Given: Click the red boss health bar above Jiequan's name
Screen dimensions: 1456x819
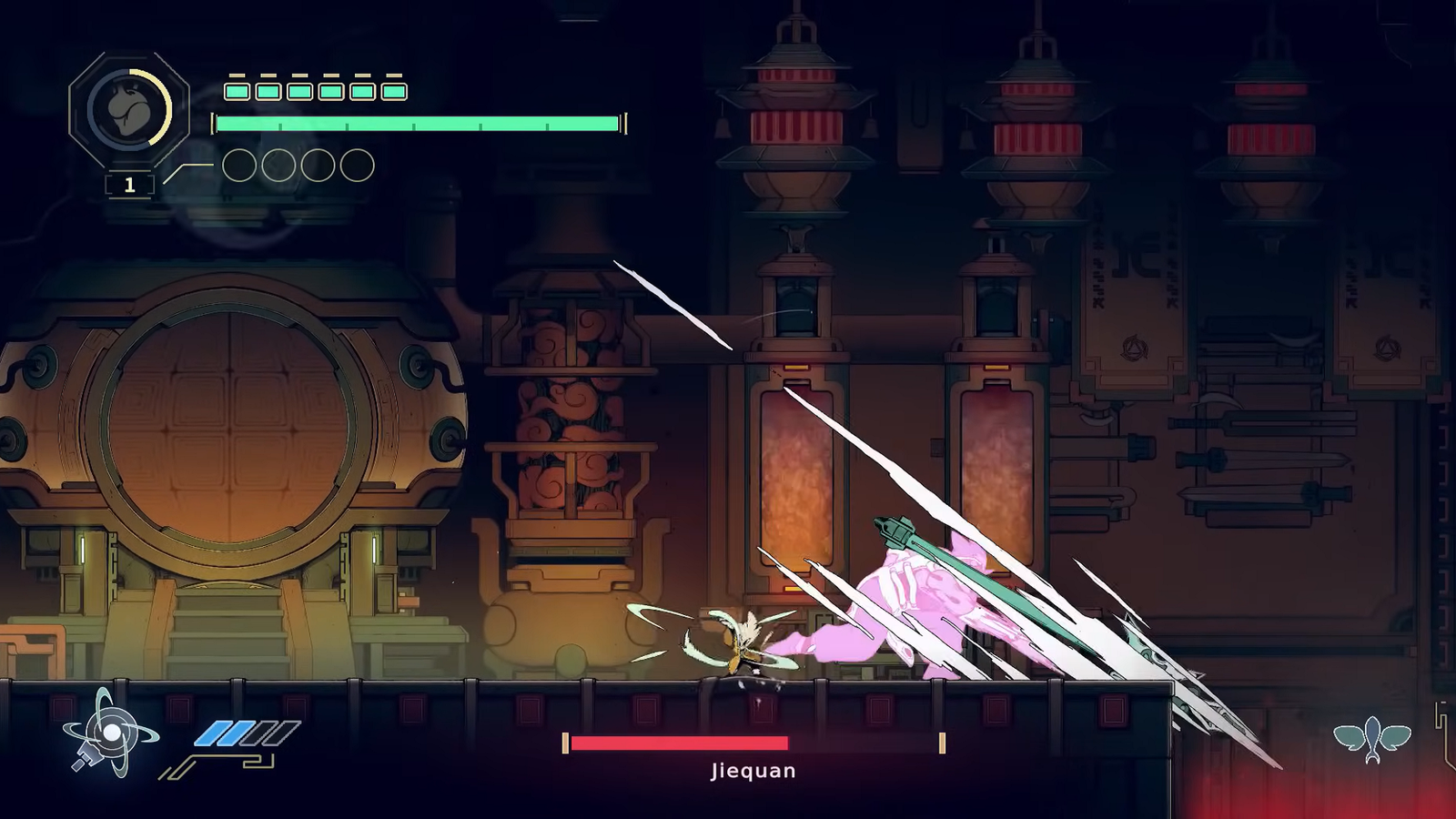Looking at the screenshot, I should pos(678,742).
